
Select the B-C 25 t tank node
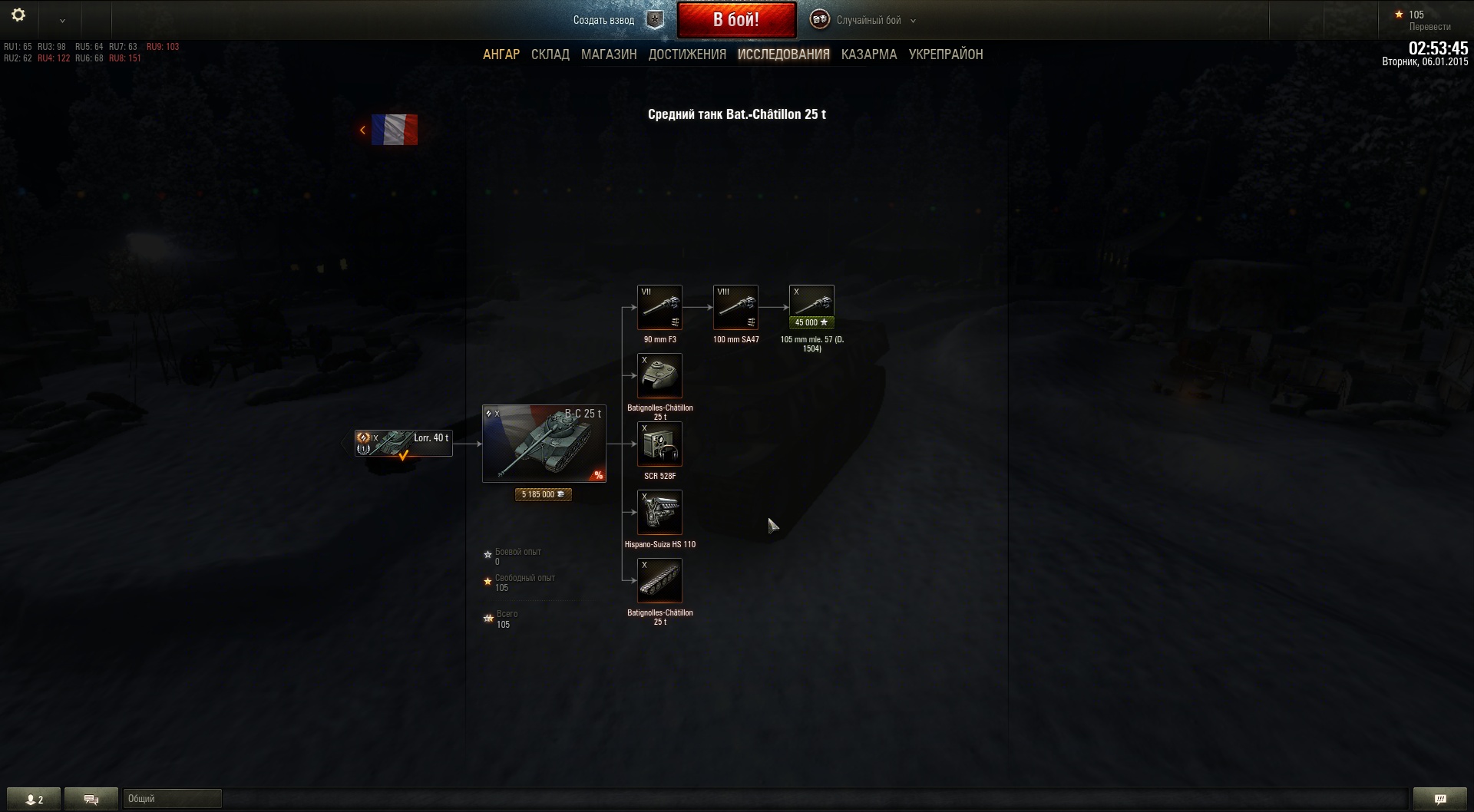[544, 444]
